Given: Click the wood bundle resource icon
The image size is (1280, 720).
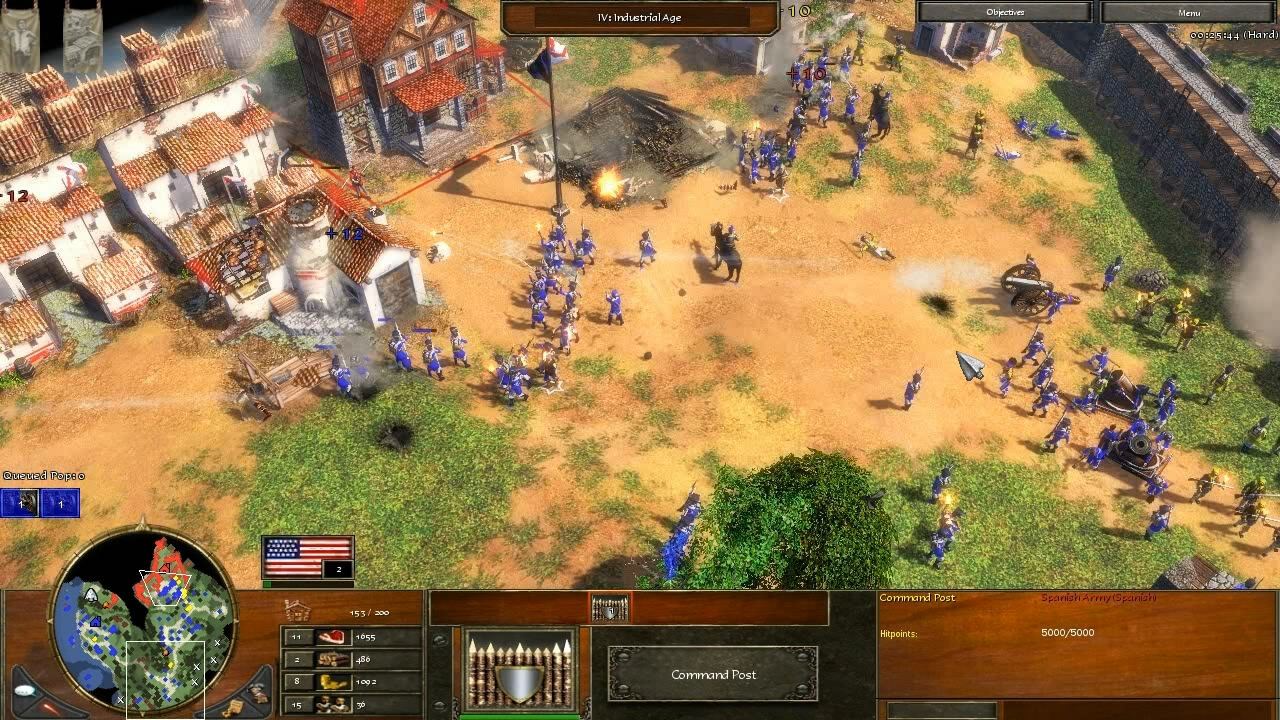Looking at the screenshot, I should pos(333,659).
